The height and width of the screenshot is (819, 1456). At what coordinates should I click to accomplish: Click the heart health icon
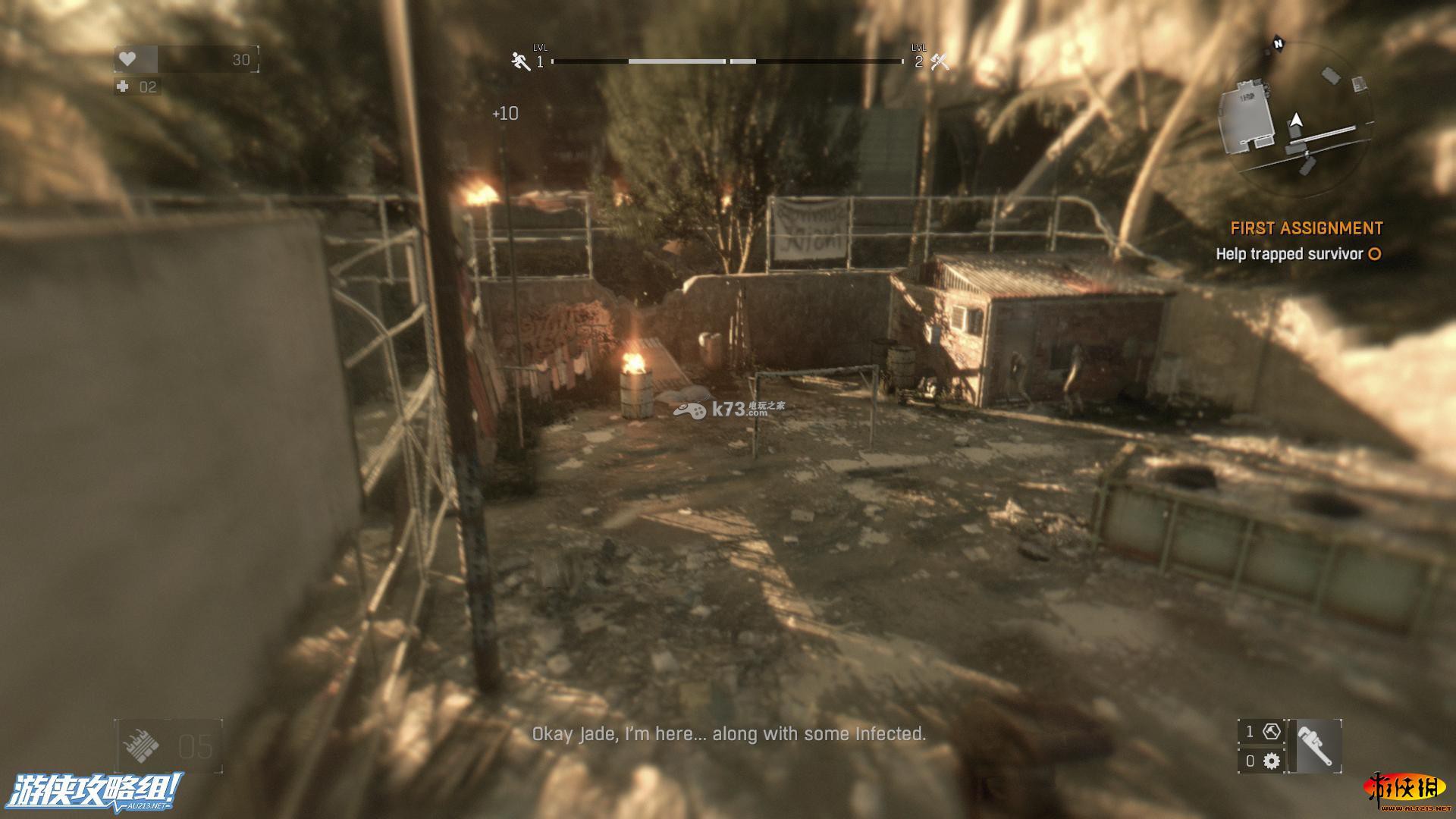(128, 59)
